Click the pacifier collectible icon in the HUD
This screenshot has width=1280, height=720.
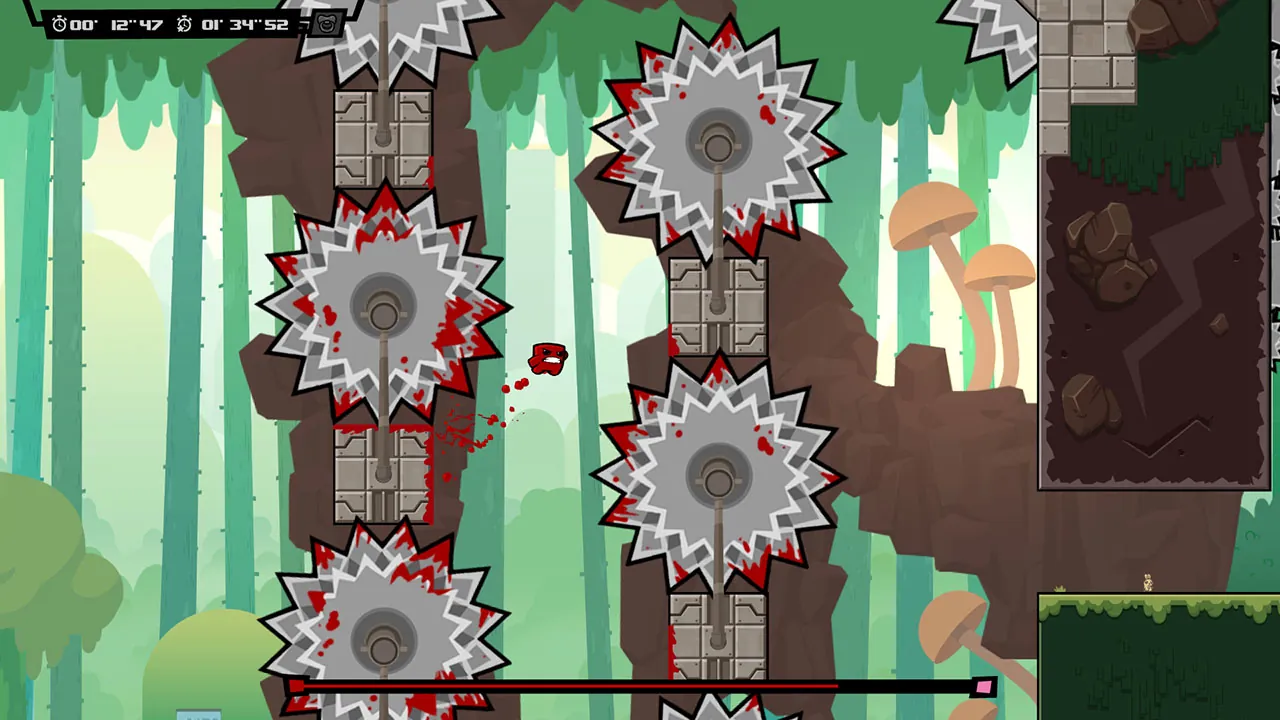pyautogui.click(x=324, y=22)
